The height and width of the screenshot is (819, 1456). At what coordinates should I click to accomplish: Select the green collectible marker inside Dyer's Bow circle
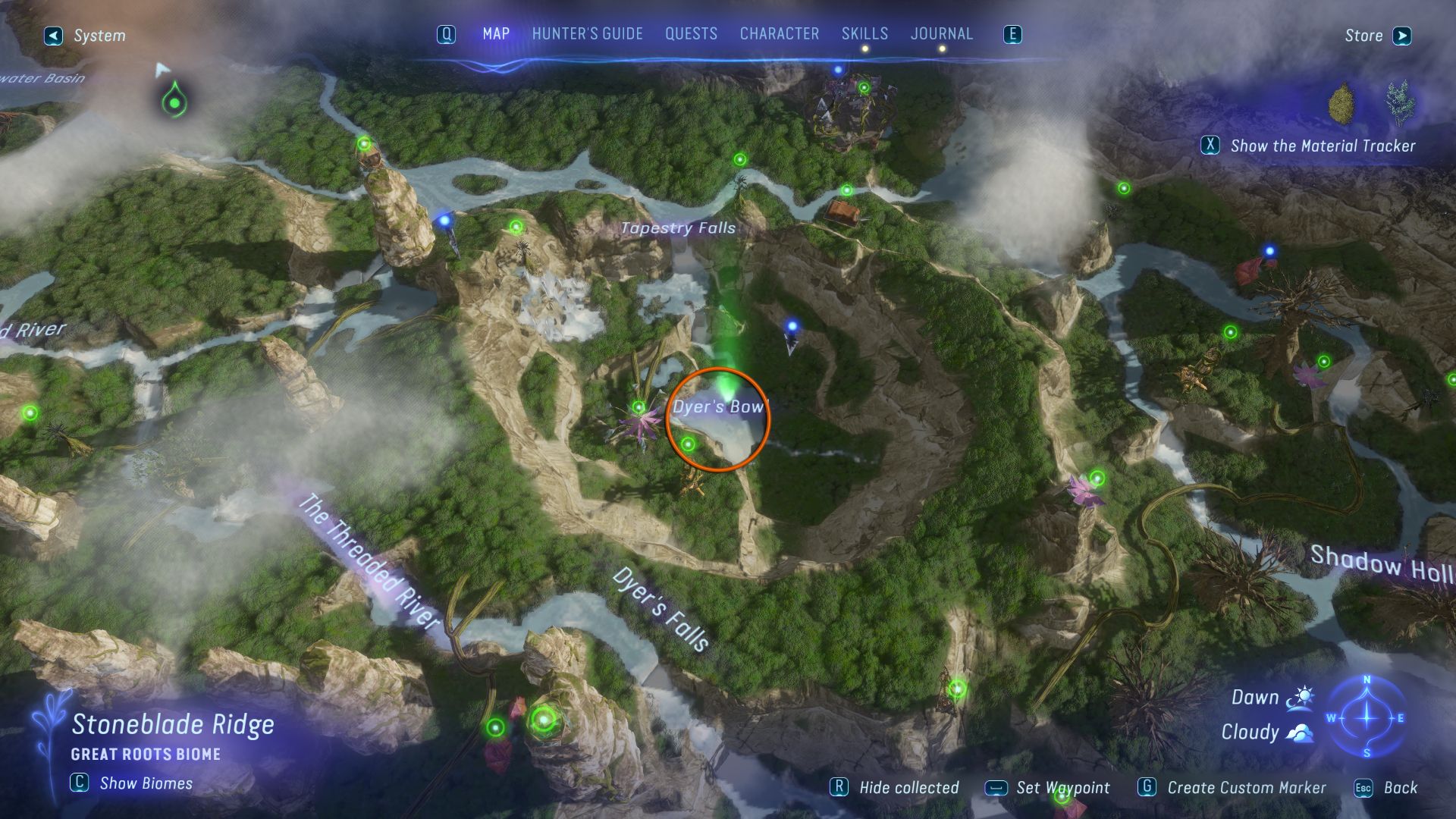[x=689, y=444]
